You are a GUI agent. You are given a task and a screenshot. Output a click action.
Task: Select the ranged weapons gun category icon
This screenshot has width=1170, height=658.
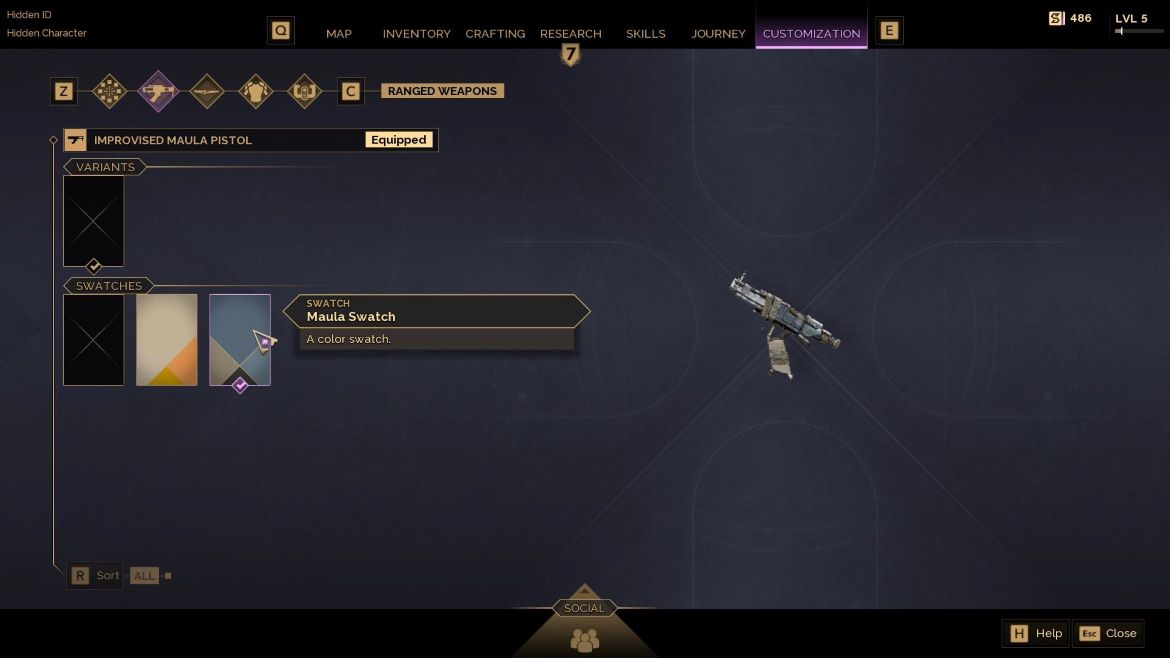[158, 92]
